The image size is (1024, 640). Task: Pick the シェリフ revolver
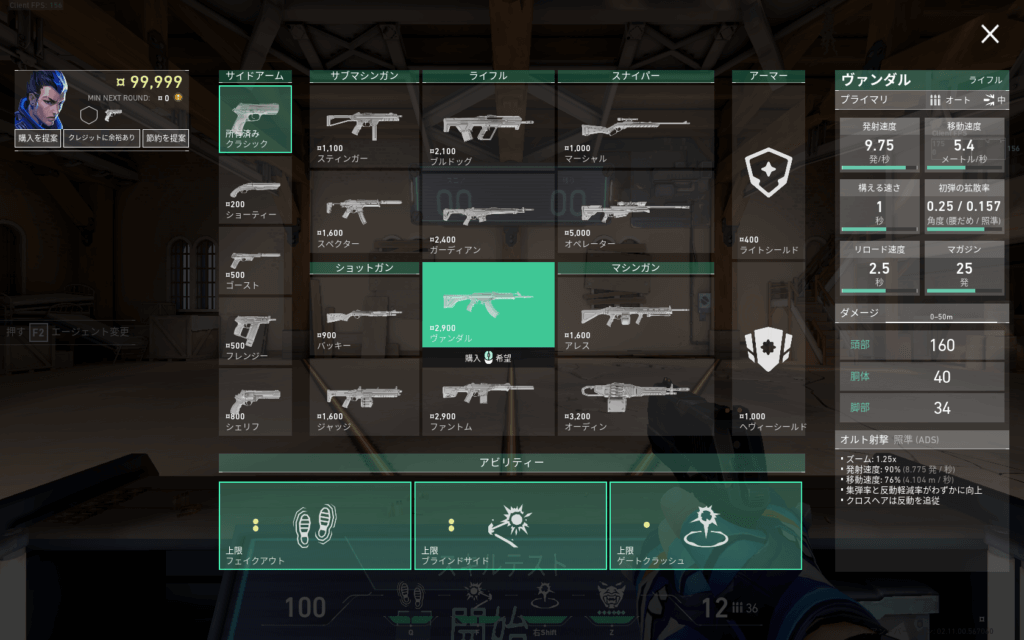[x=255, y=400]
